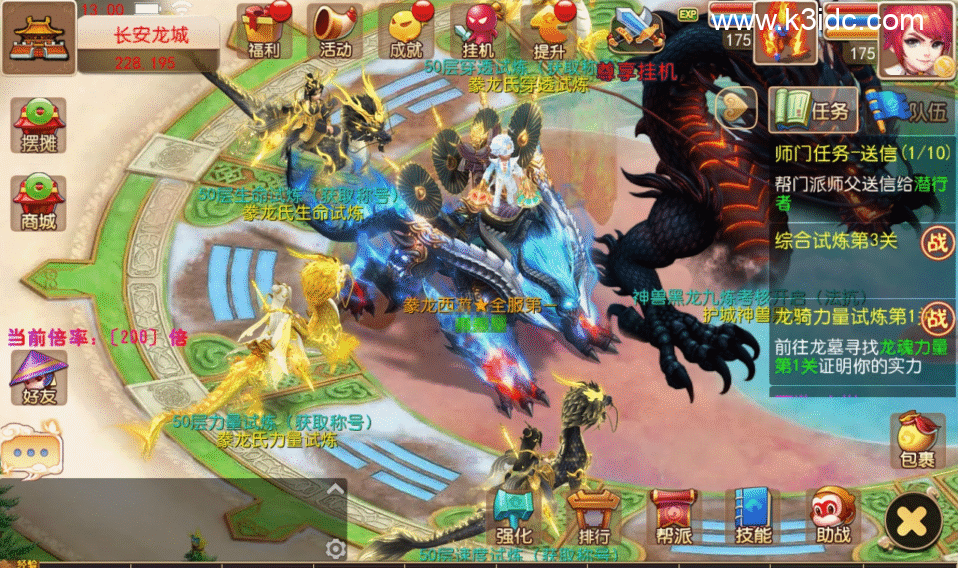Expand the chat panel with the up arrow
The width and height of the screenshot is (958, 568).
[x=336, y=489]
